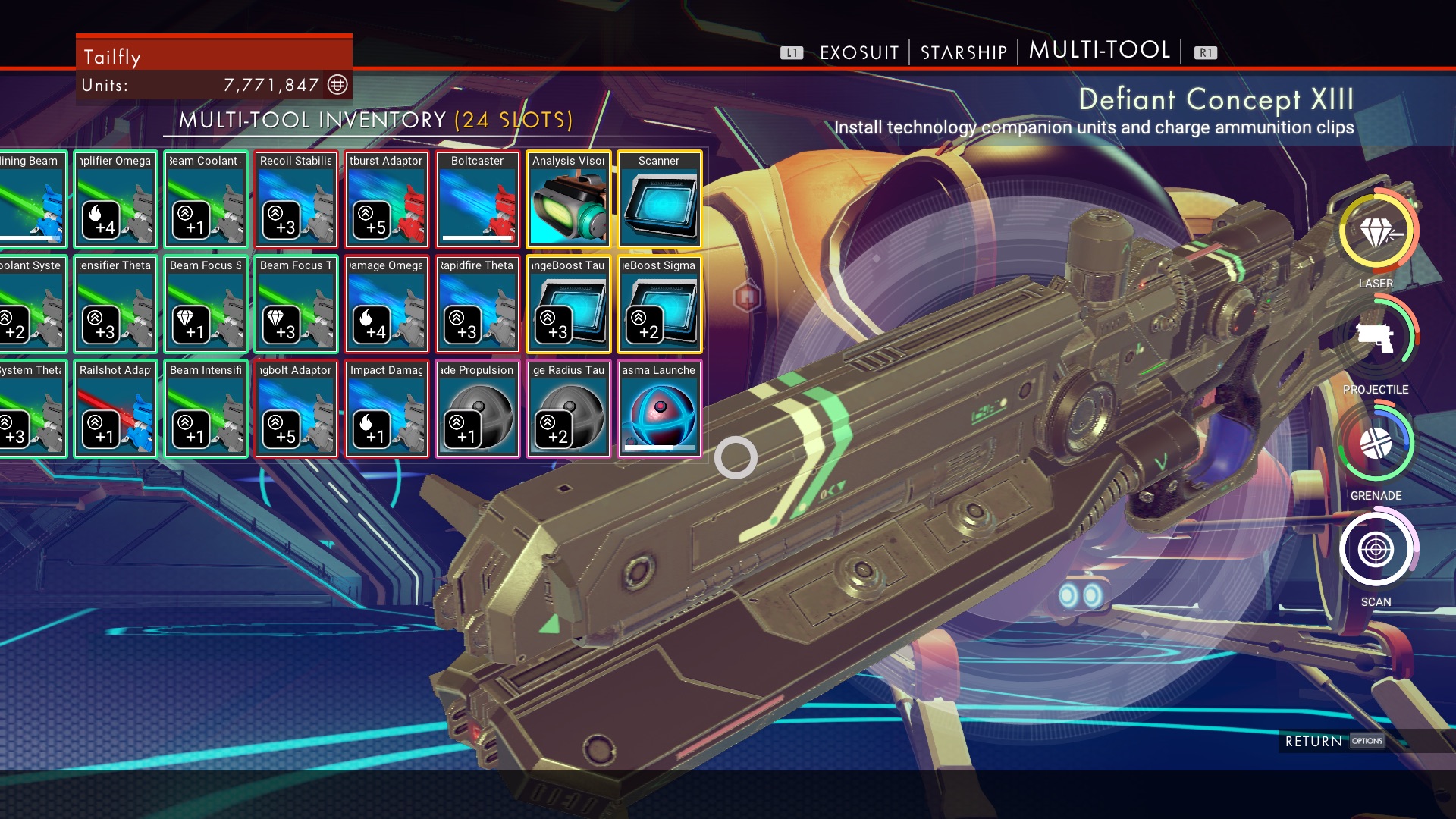The width and height of the screenshot is (1456, 819).
Task: Switch to the Exosuit tab
Action: pos(858,52)
